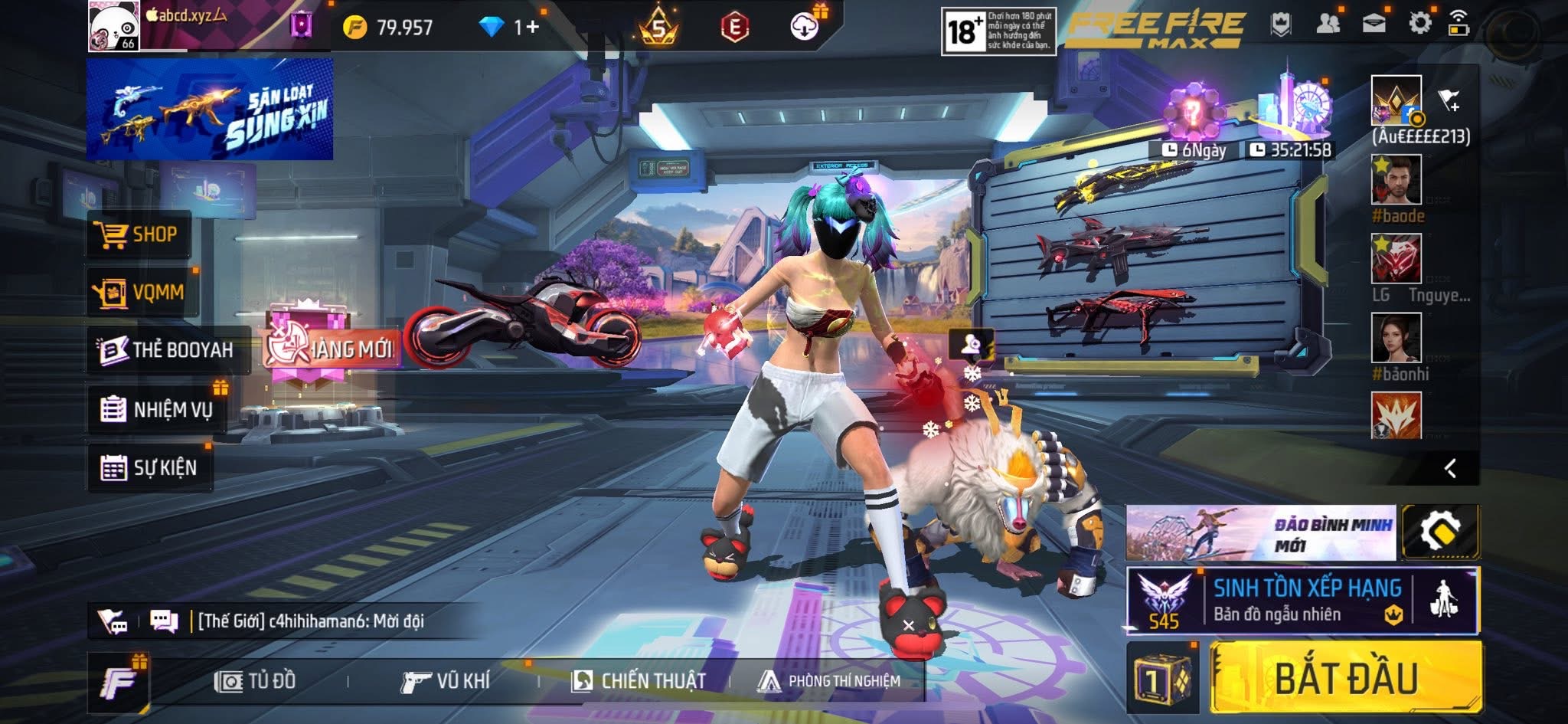This screenshot has height=724, width=1568.
Task: Open the ĐẢO BÌNH MINH MỚI banner
Action: [1260, 532]
